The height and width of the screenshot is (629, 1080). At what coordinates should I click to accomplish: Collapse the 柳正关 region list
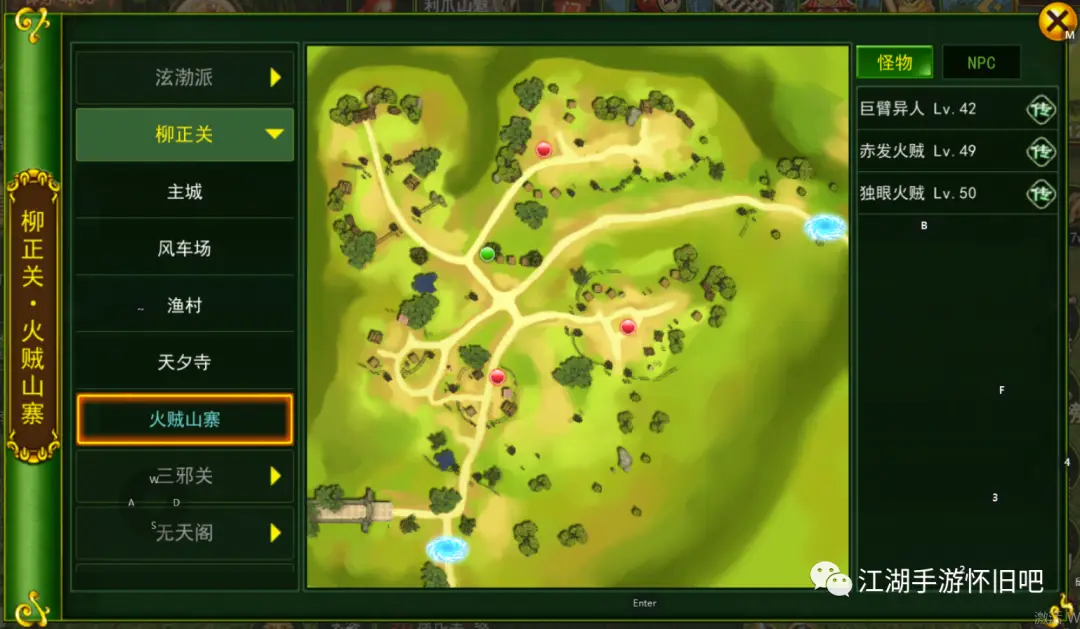tap(185, 134)
